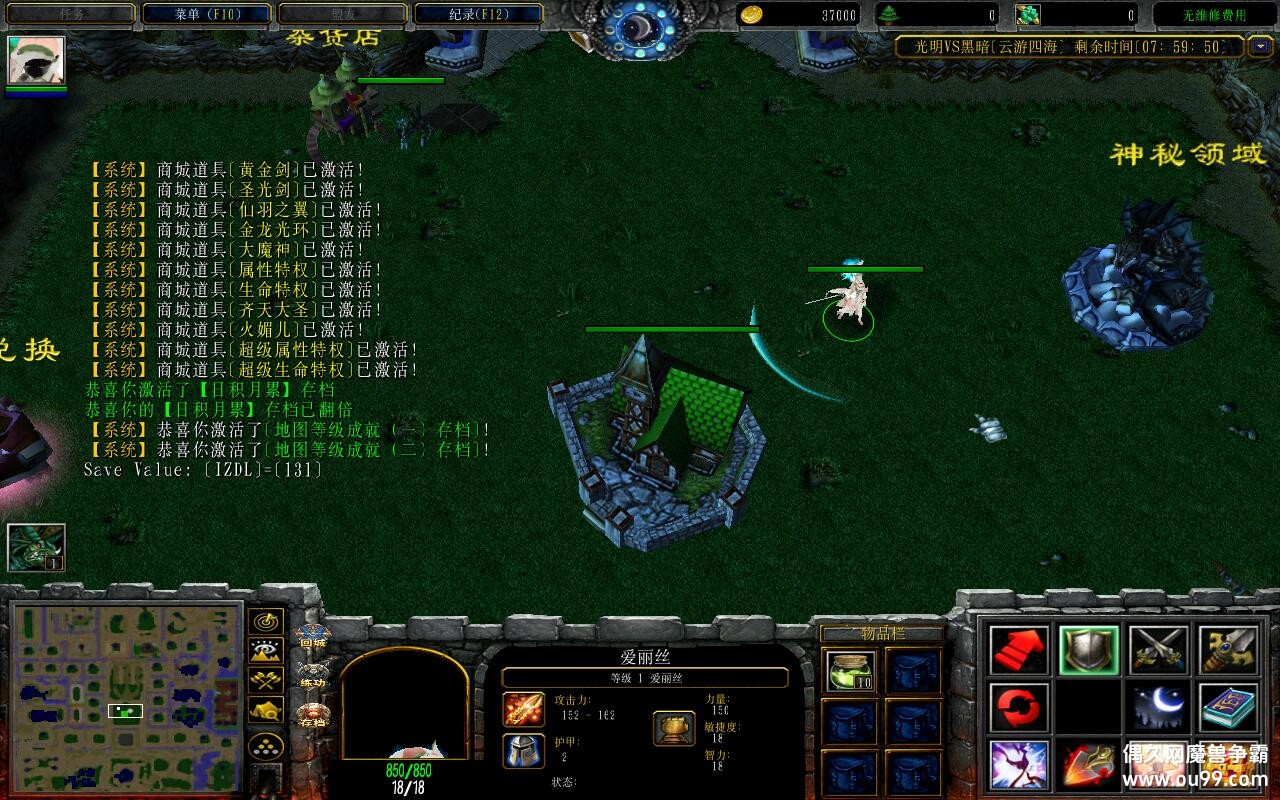Image resolution: width=1280 pixels, height=800 pixels.
Task: Open the 纪录 (F12) log
Action: click(478, 14)
